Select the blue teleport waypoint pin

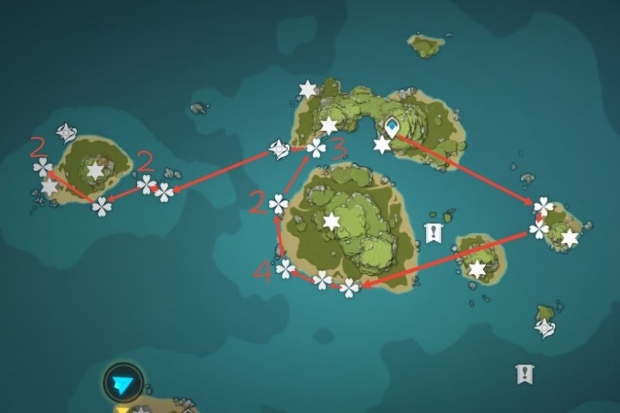(x=393, y=127)
